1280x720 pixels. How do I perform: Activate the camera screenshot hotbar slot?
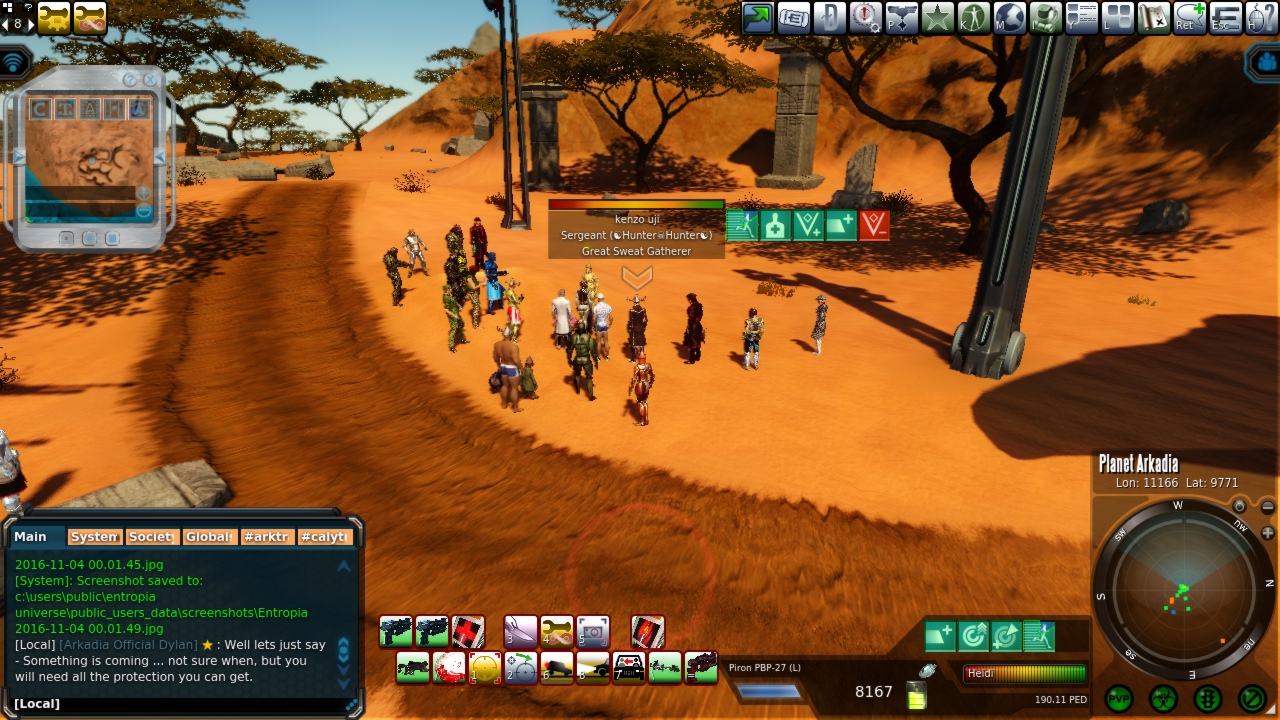pos(593,631)
